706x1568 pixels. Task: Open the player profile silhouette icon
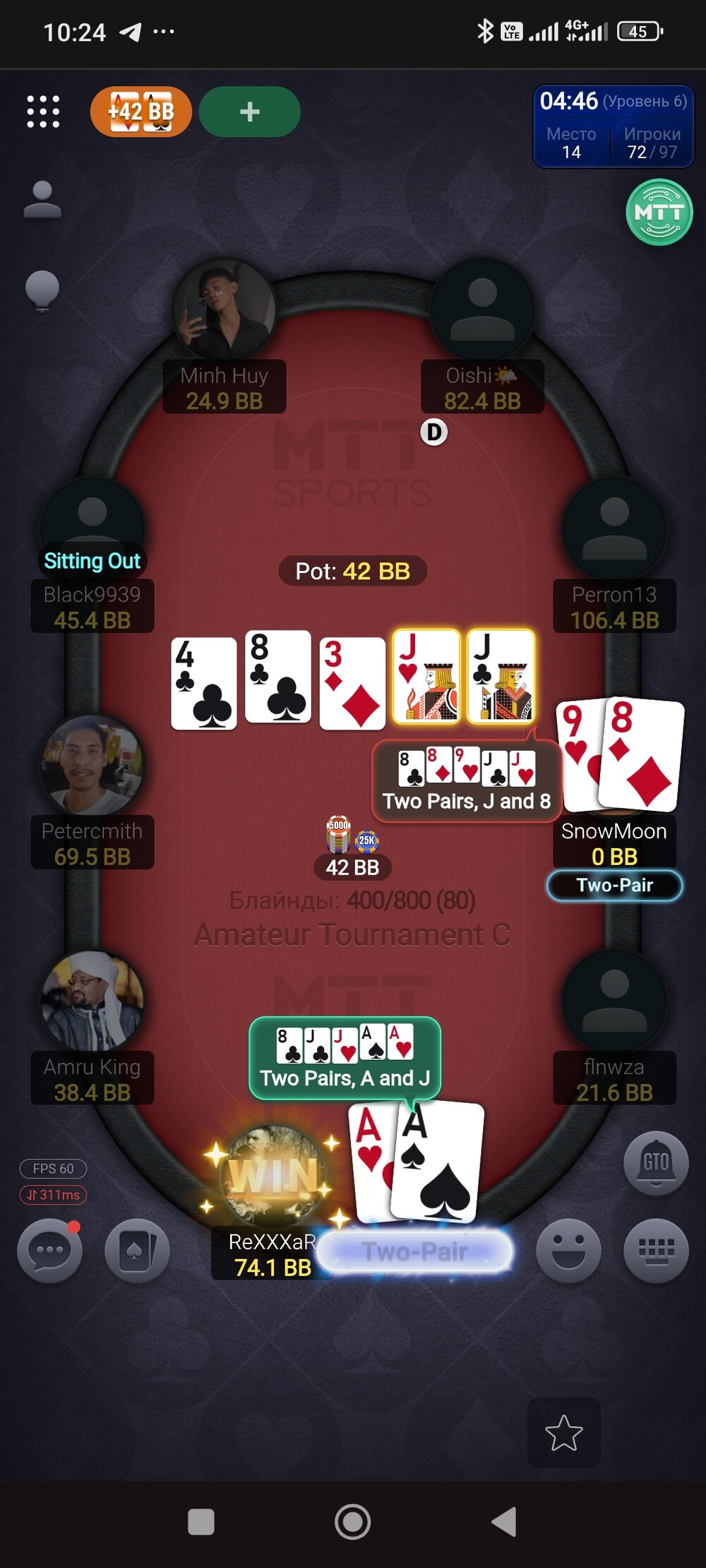coord(42,200)
